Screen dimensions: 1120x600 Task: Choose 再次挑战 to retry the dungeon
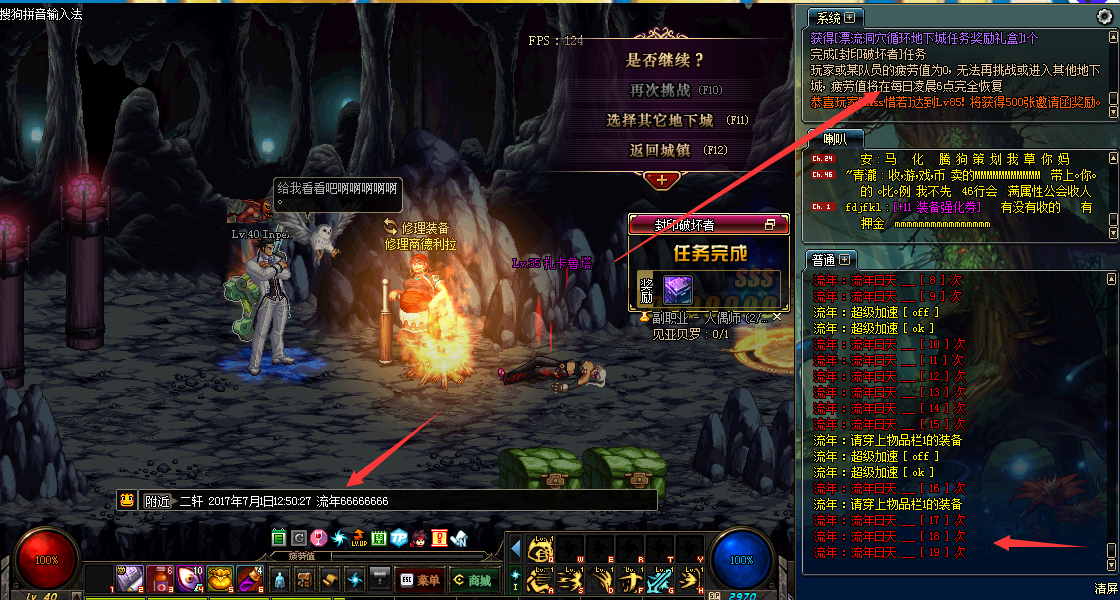coord(660,90)
